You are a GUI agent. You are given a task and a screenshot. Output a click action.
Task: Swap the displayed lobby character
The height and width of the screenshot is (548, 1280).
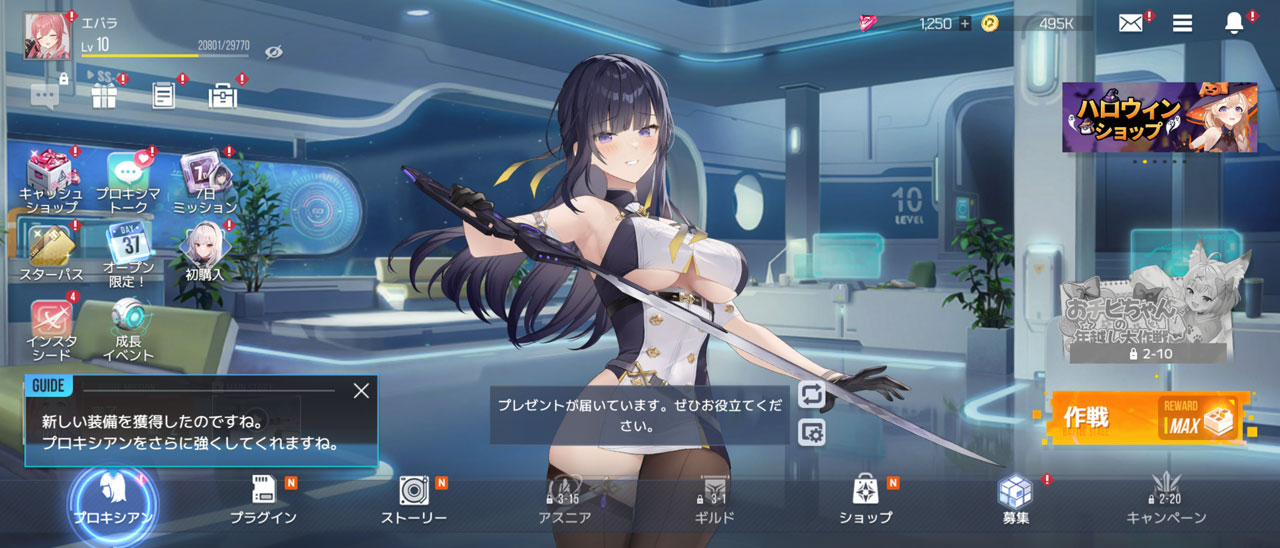click(x=812, y=394)
